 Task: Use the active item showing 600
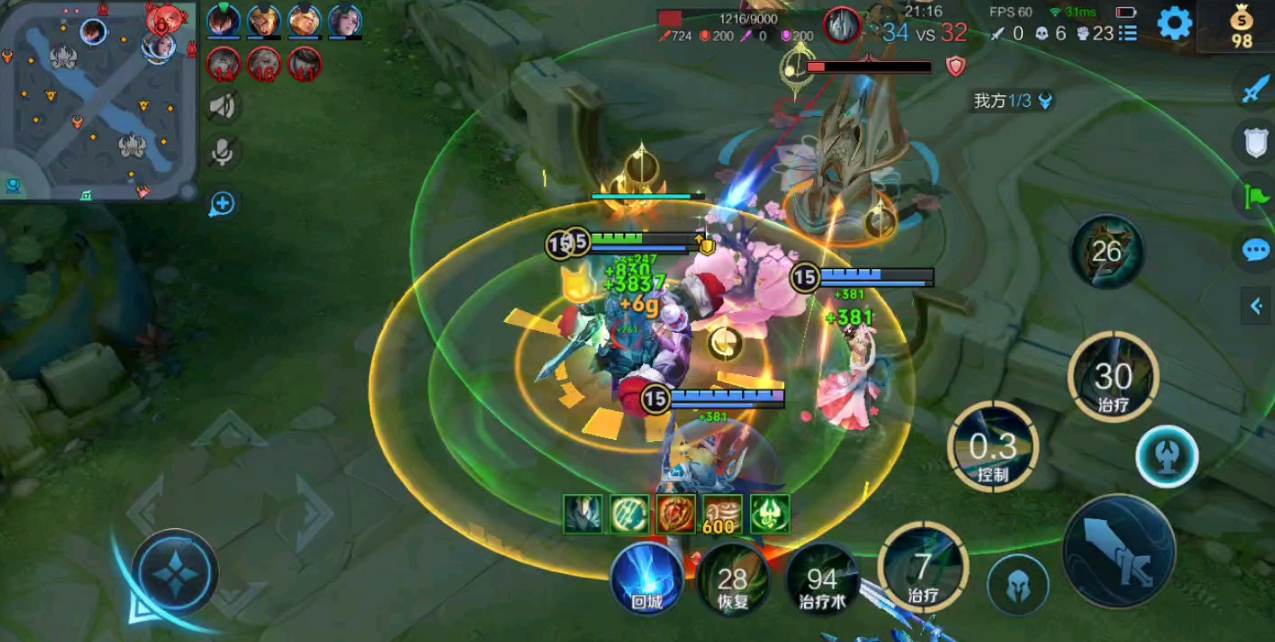coord(722,514)
